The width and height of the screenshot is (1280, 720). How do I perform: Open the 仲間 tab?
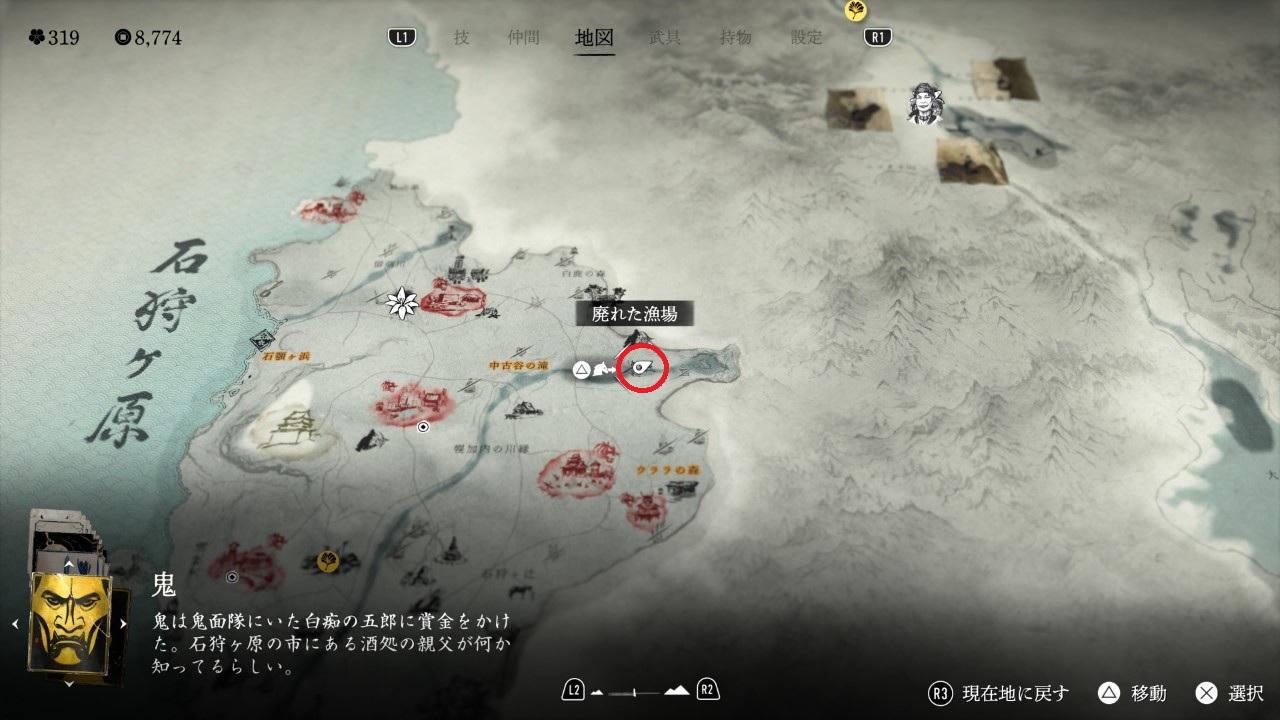tap(523, 38)
